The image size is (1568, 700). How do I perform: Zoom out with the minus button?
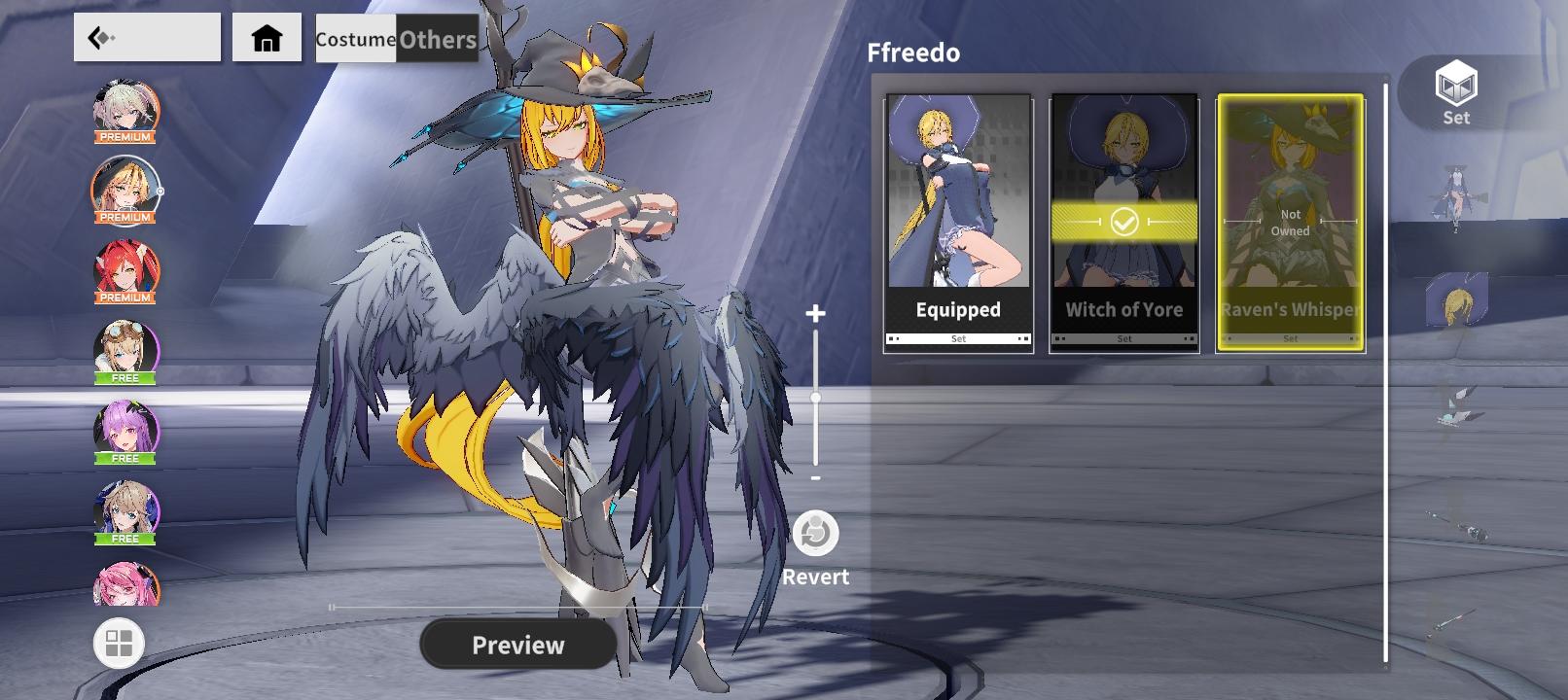click(x=815, y=478)
